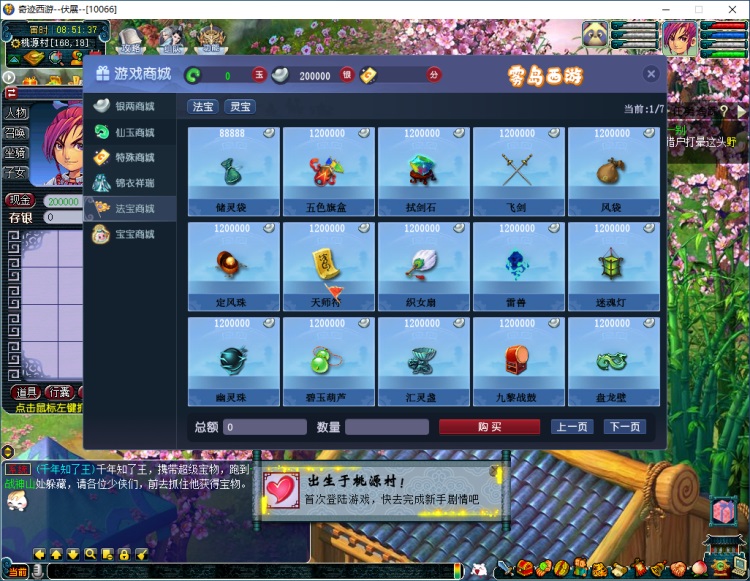Select the 储灵袋 item
The image size is (750, 581).
tap(234, 170)
